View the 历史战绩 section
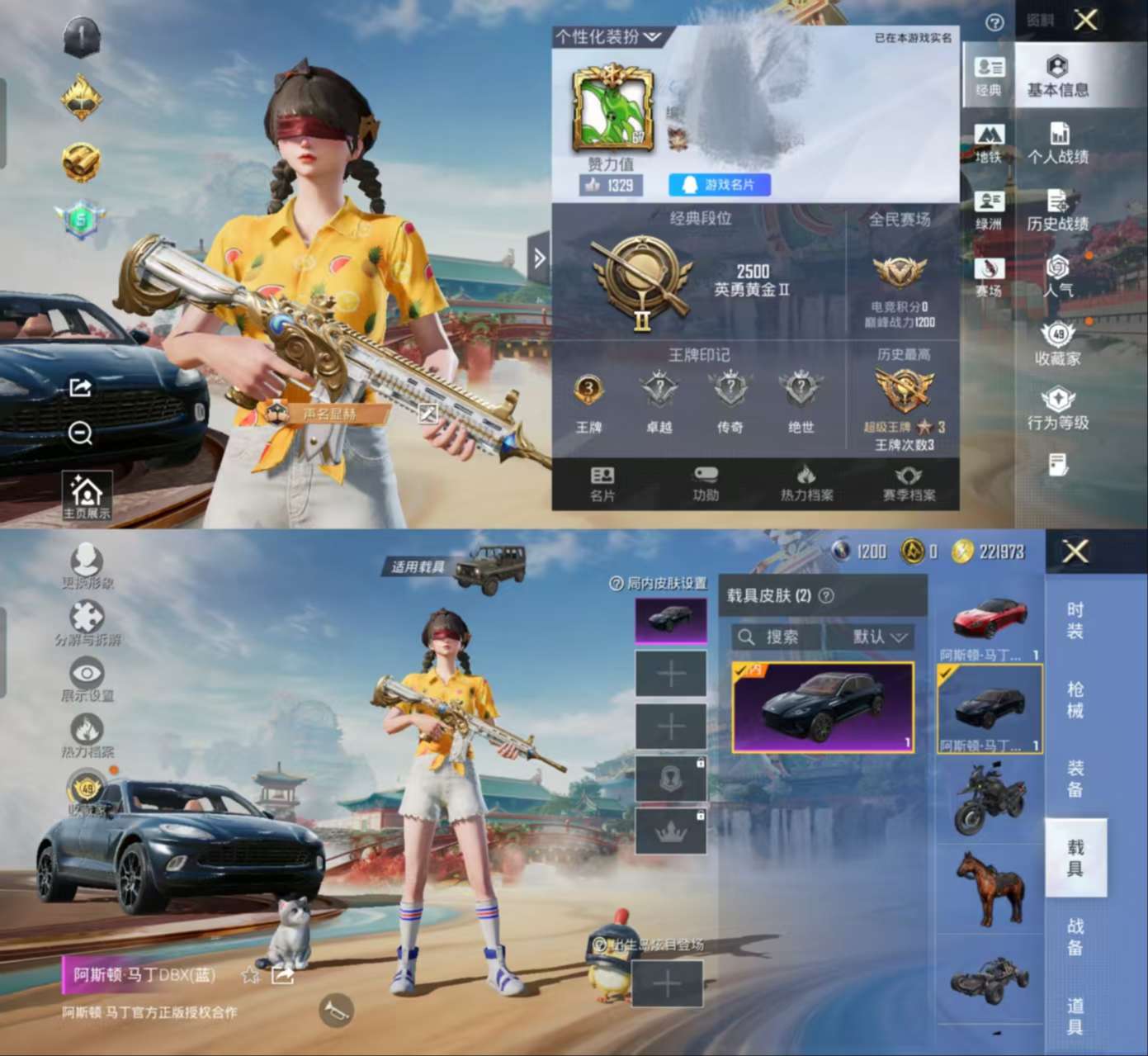 click(1057, 211)
